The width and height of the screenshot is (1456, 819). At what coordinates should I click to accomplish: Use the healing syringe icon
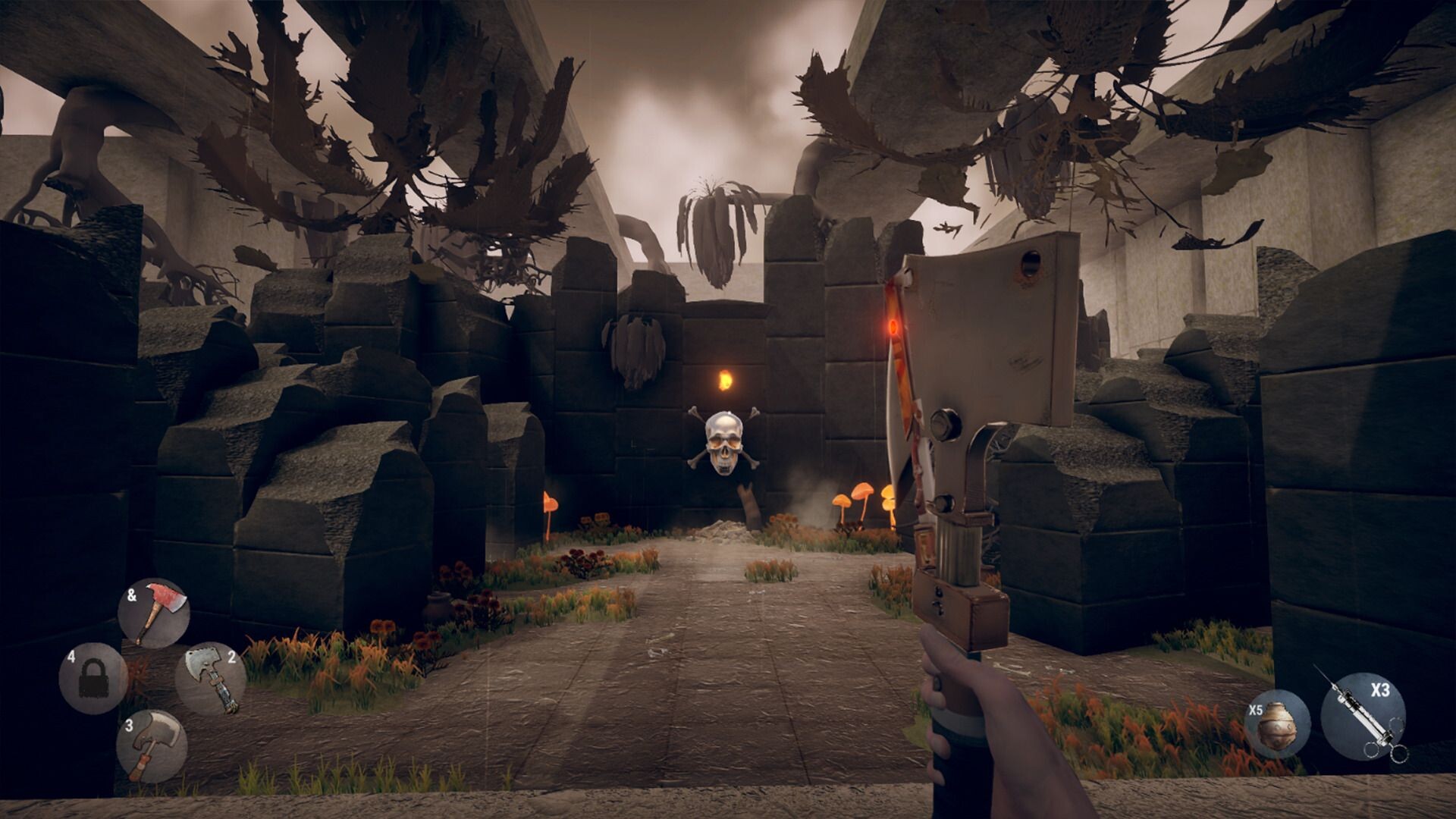(x=1363, y=715)
